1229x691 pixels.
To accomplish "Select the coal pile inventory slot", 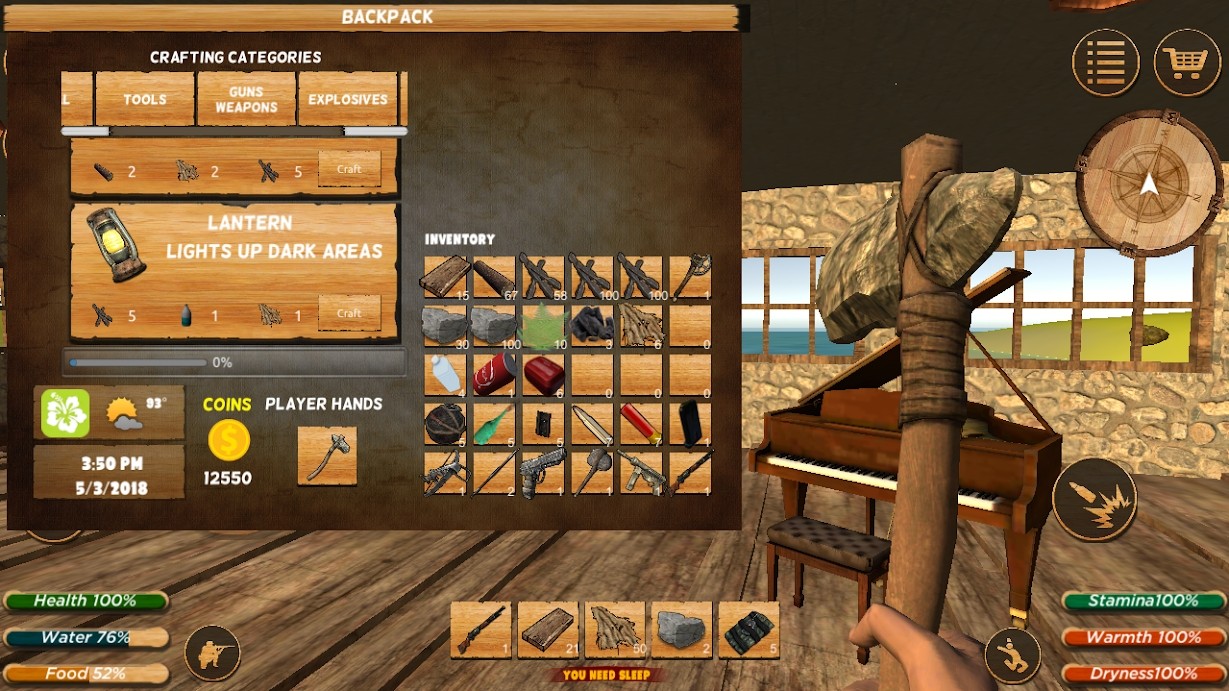I will 593,326.
